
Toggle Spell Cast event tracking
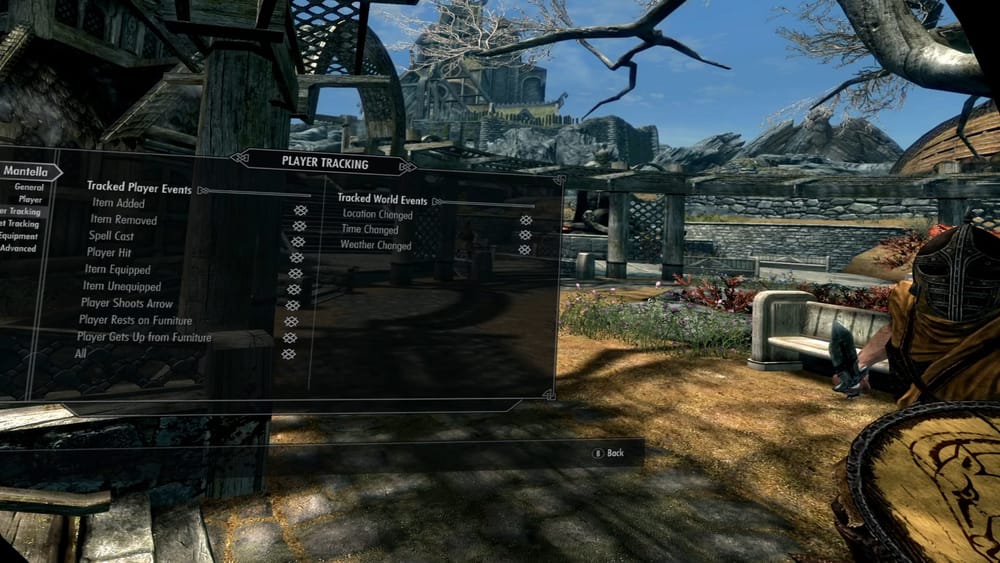[x=298, y=242]
